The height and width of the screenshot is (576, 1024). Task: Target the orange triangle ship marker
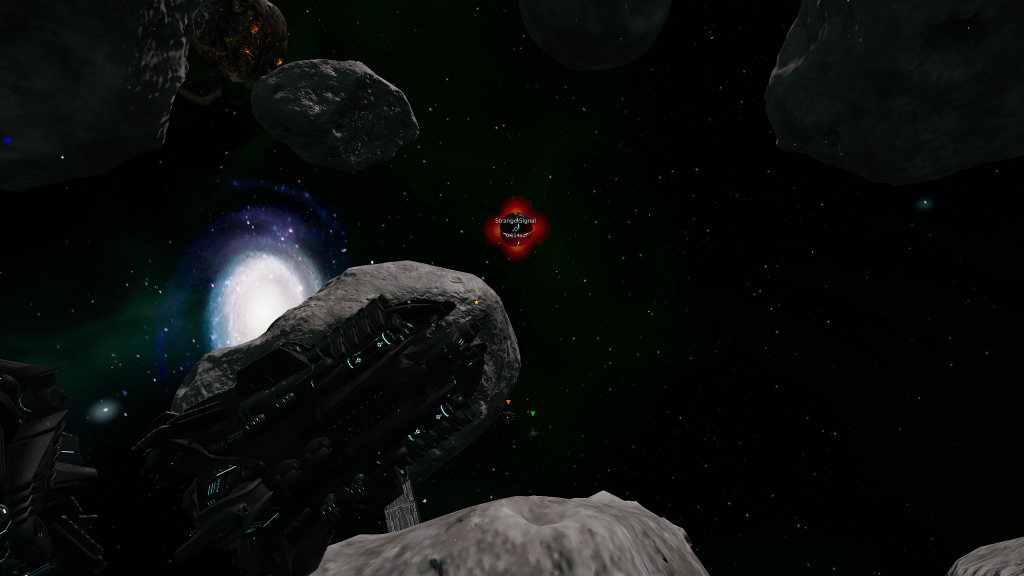[x=508, y=403]
